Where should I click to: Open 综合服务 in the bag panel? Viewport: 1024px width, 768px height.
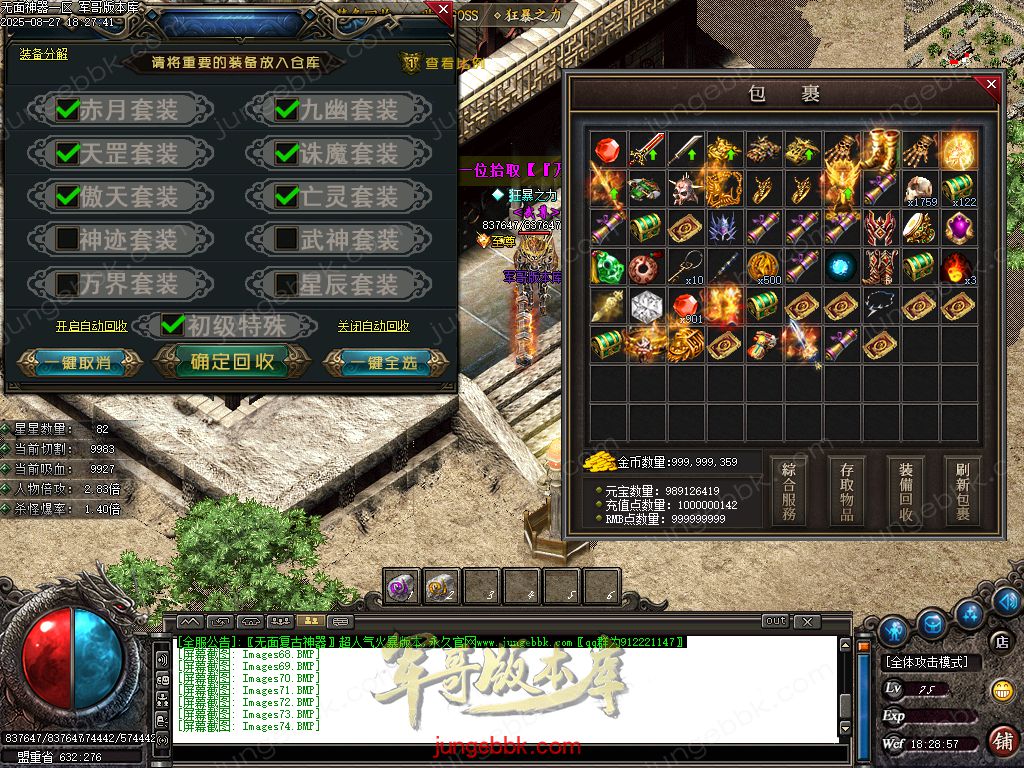pos(790,491)
